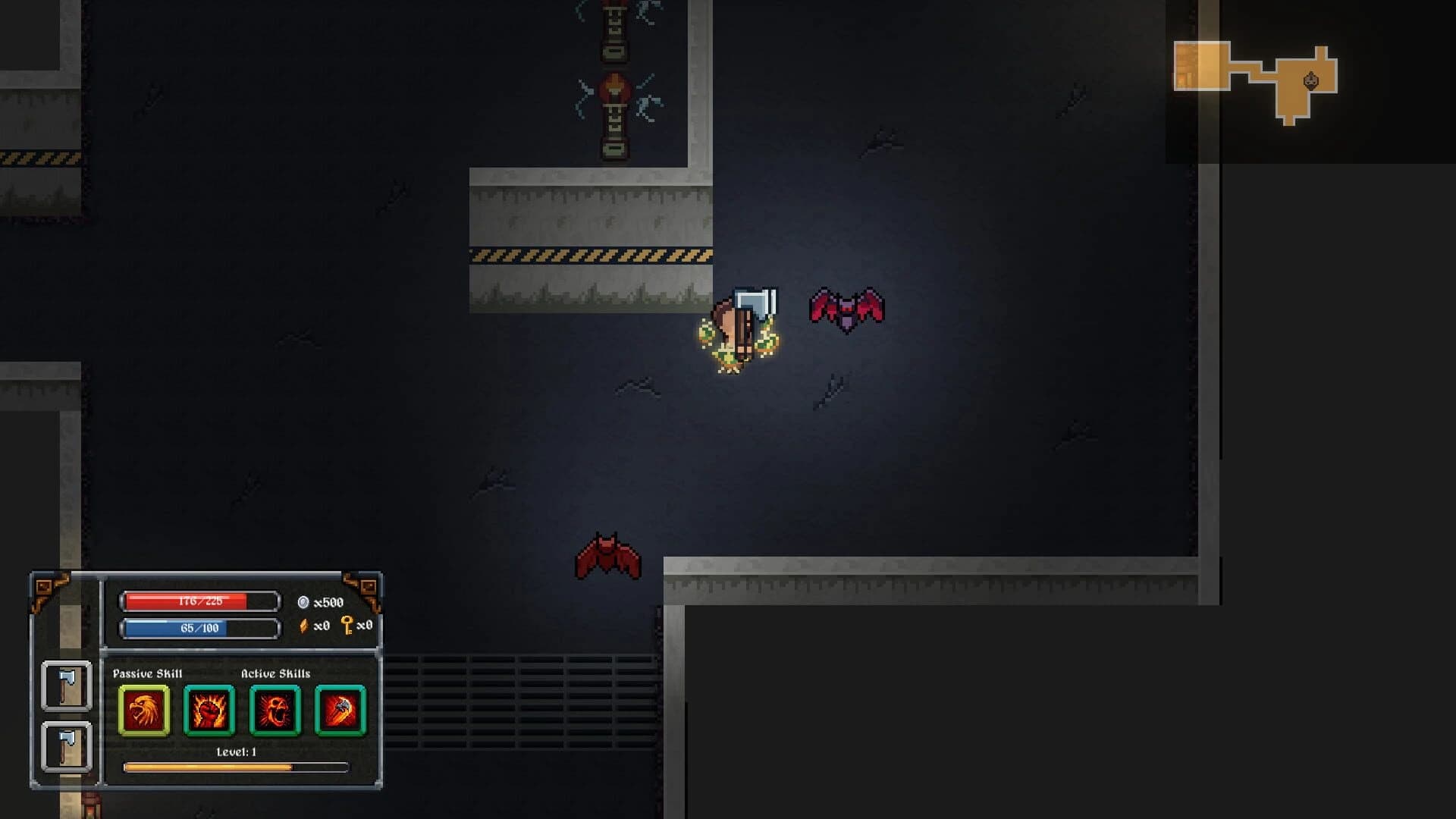
Task: Trigger the screaming skull active skill
Action: tap(275, 711)
